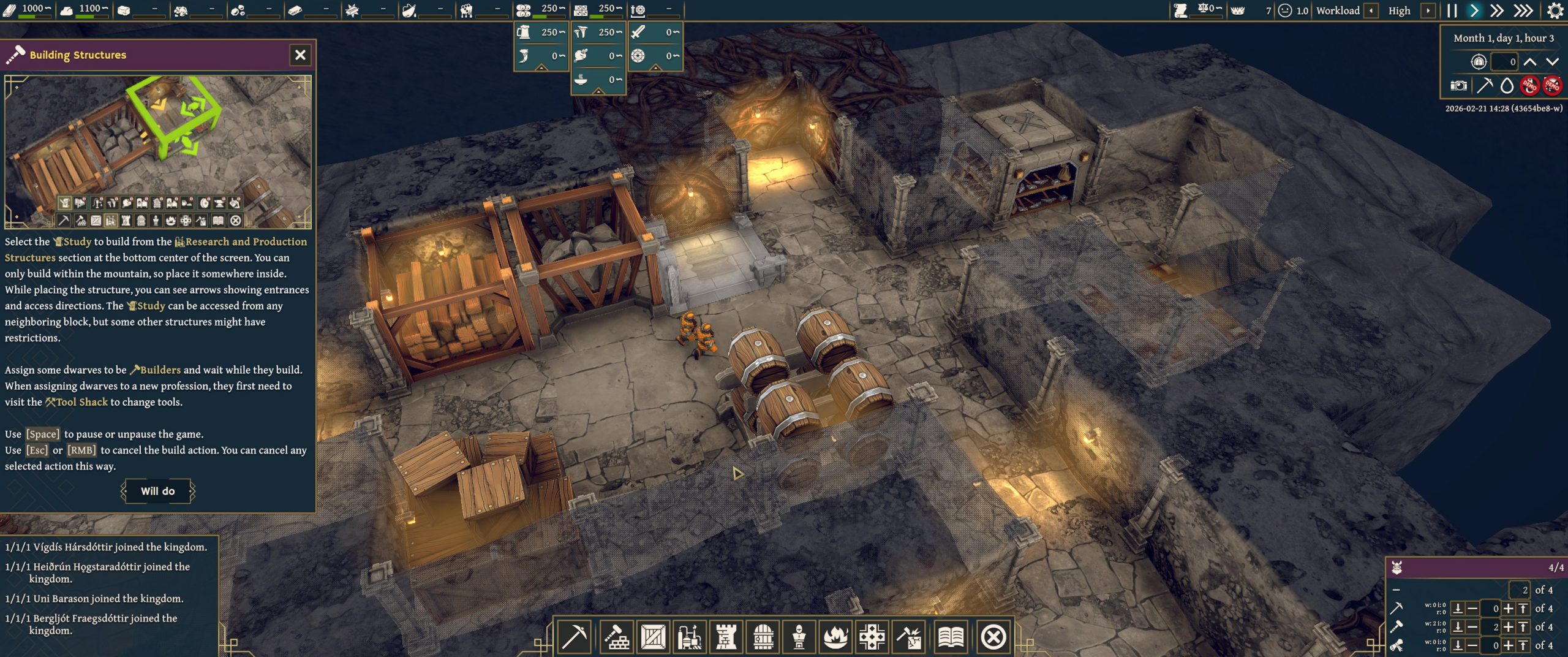Move view up one level

[x=1530, y=61]
